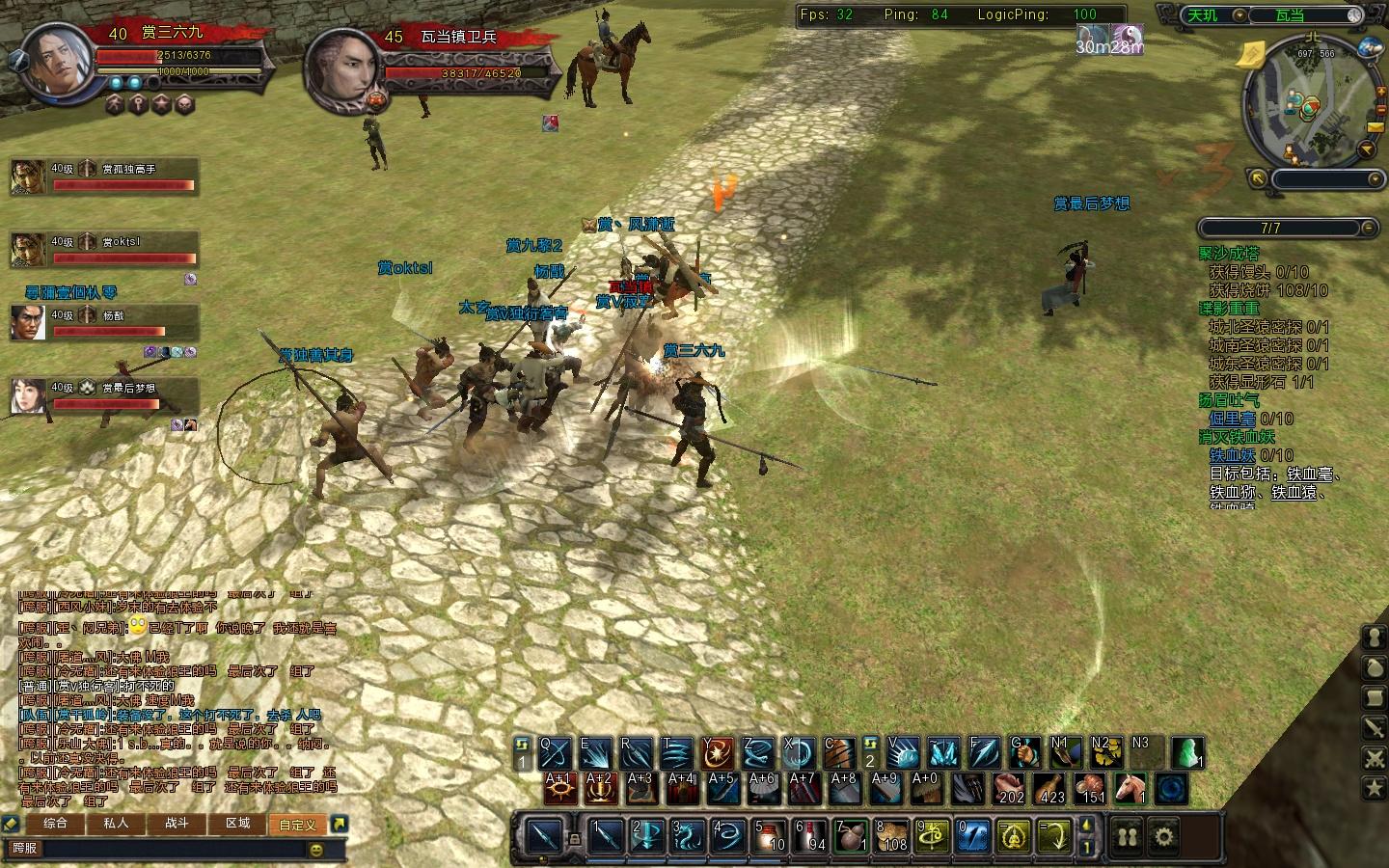Switch to the 综合 chat tab

55,824
